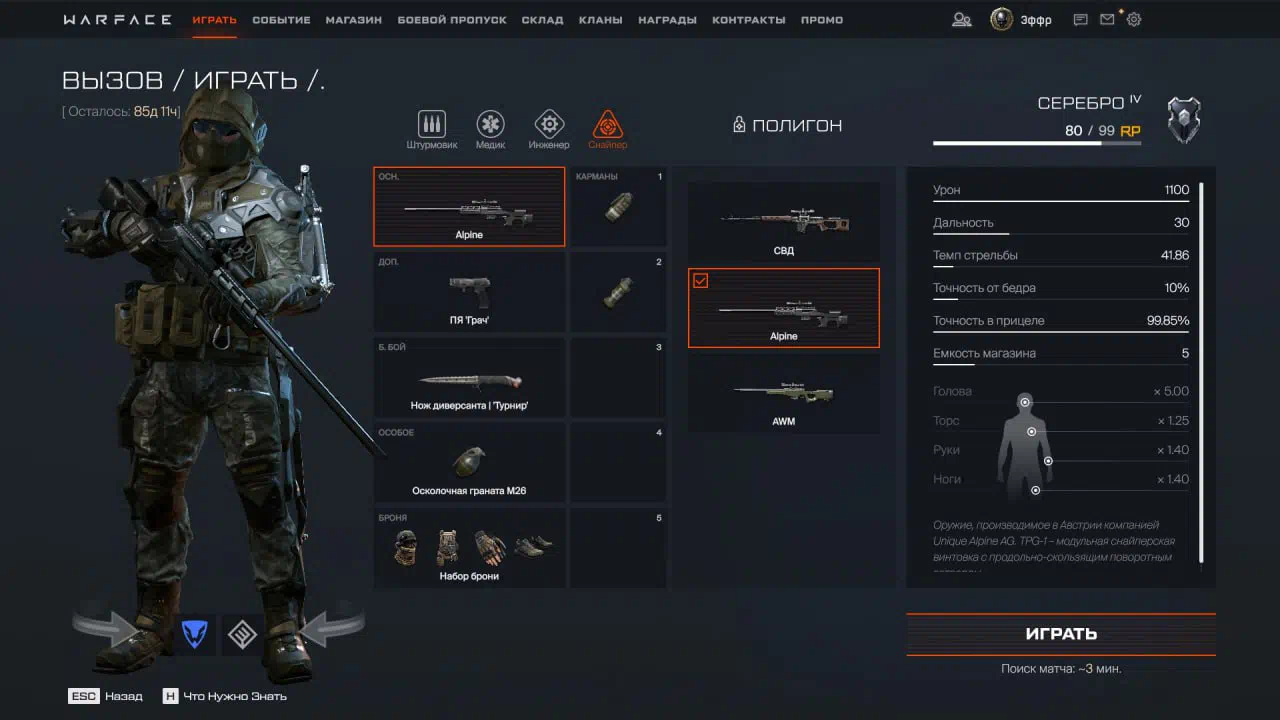The image size is (1280, 720).
Task: Select the Нож диверсанта knife slot
Action: point(469,377)
